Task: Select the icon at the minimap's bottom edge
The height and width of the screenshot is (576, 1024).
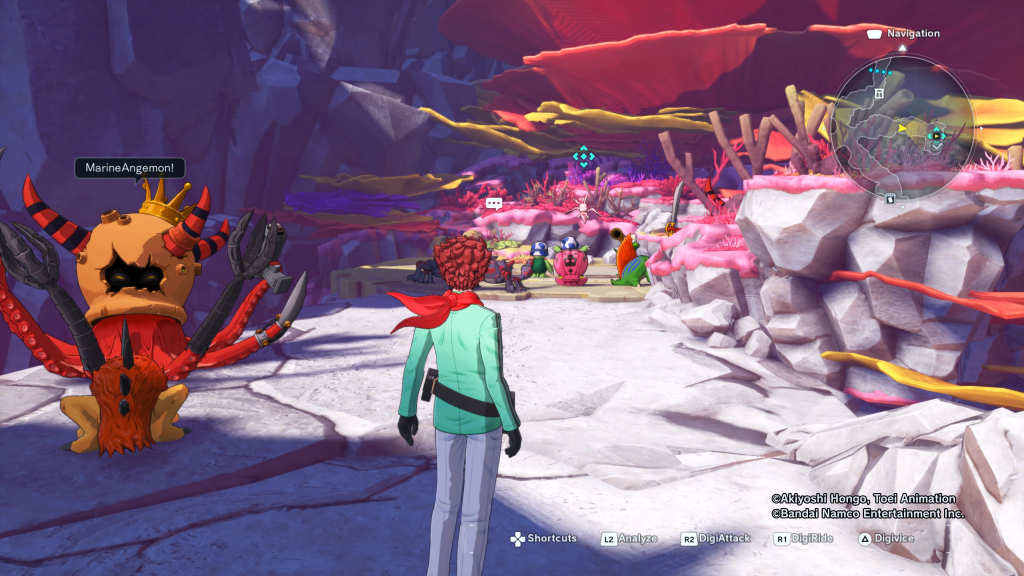Action: click(889, 197)
